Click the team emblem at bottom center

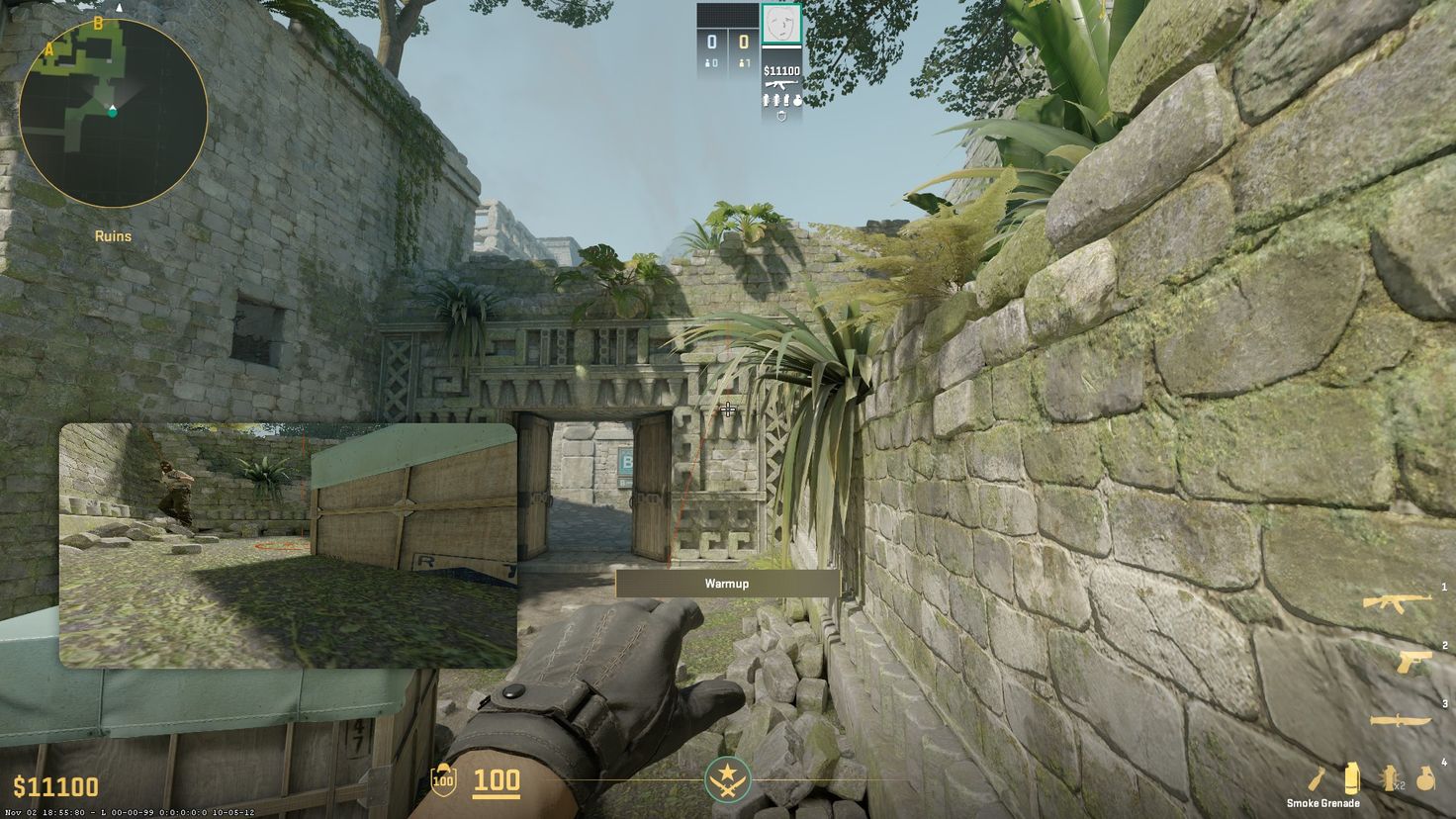click(x=728, y=780)
